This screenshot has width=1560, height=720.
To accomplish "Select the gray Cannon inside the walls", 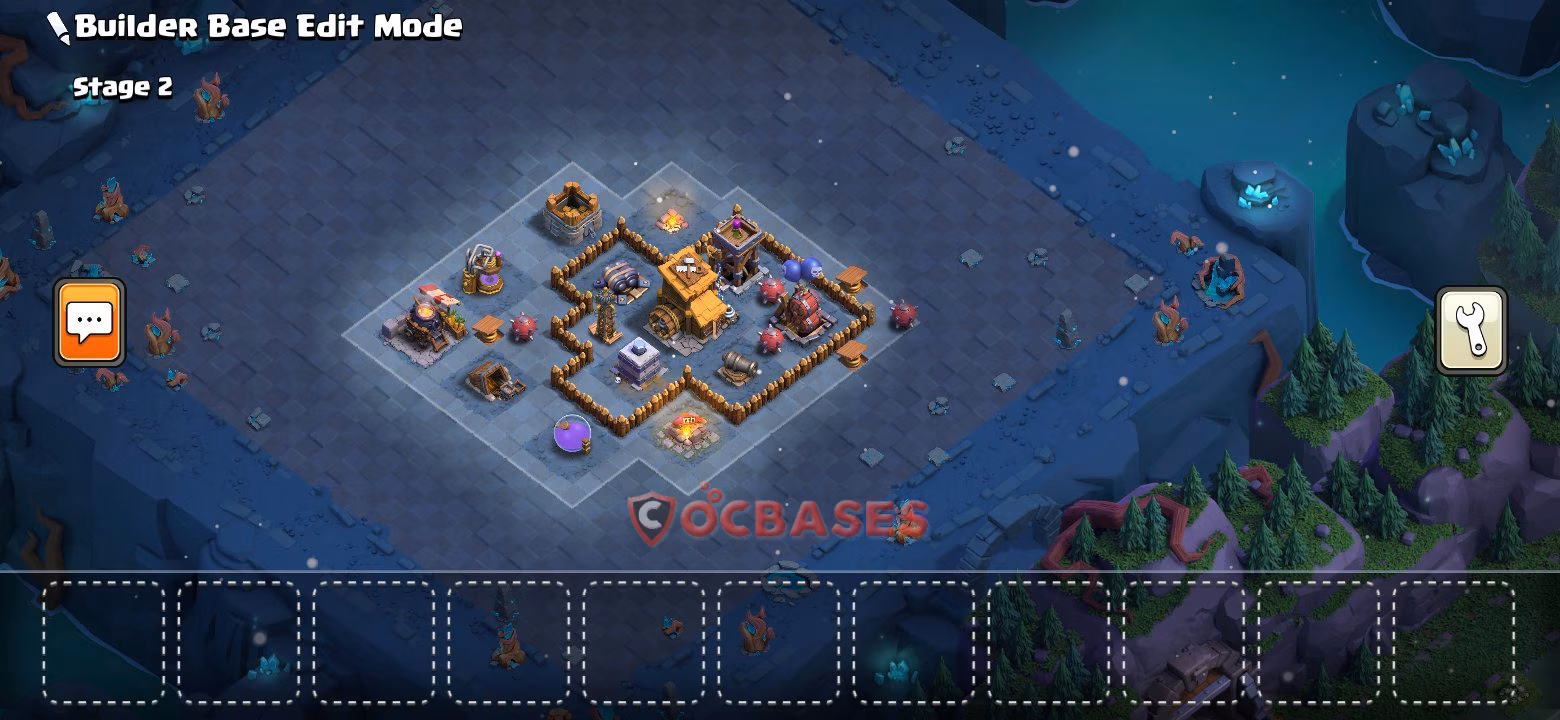I will coord(736,363).
